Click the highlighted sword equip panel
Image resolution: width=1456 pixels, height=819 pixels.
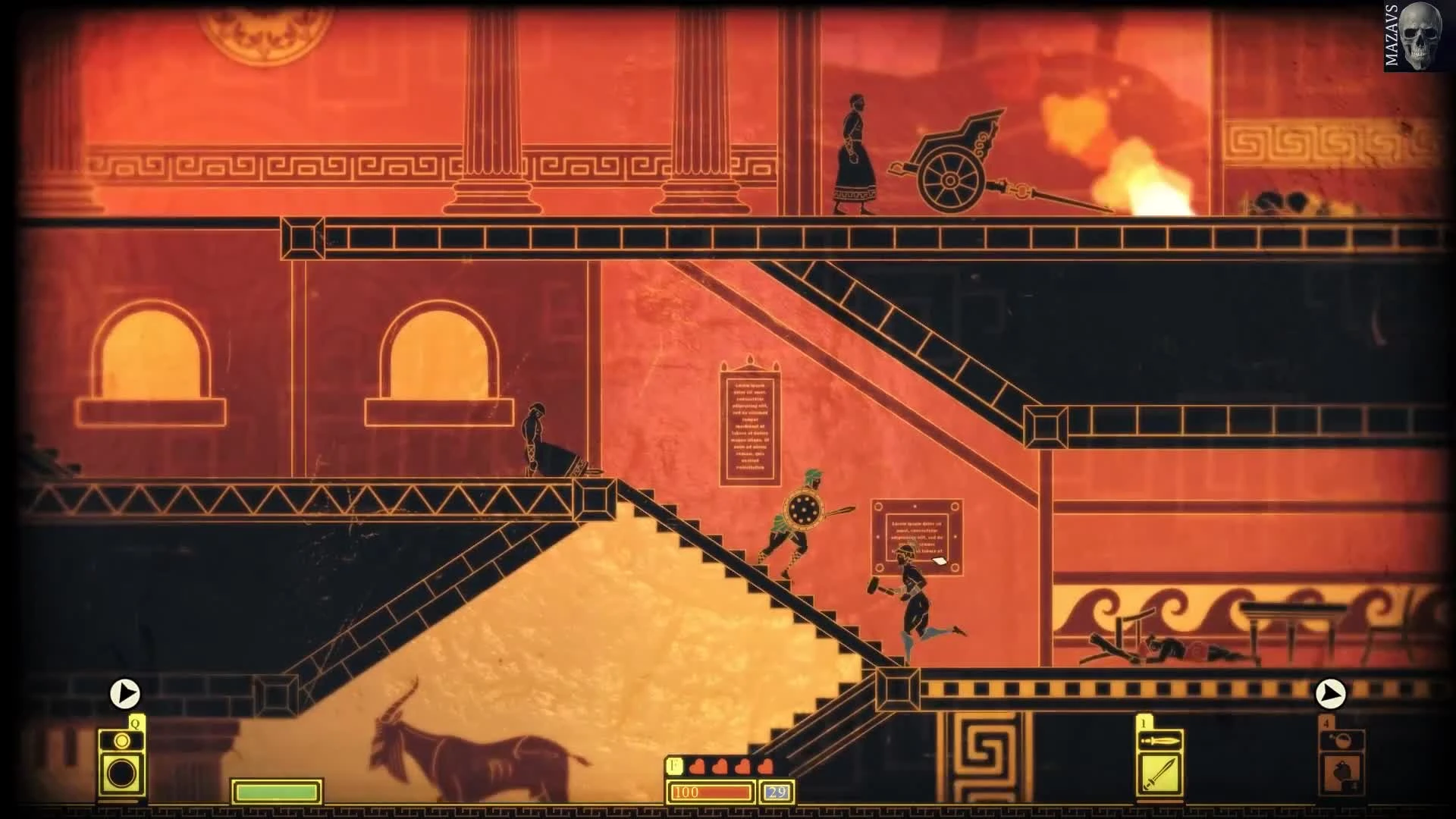point(1159,774)
